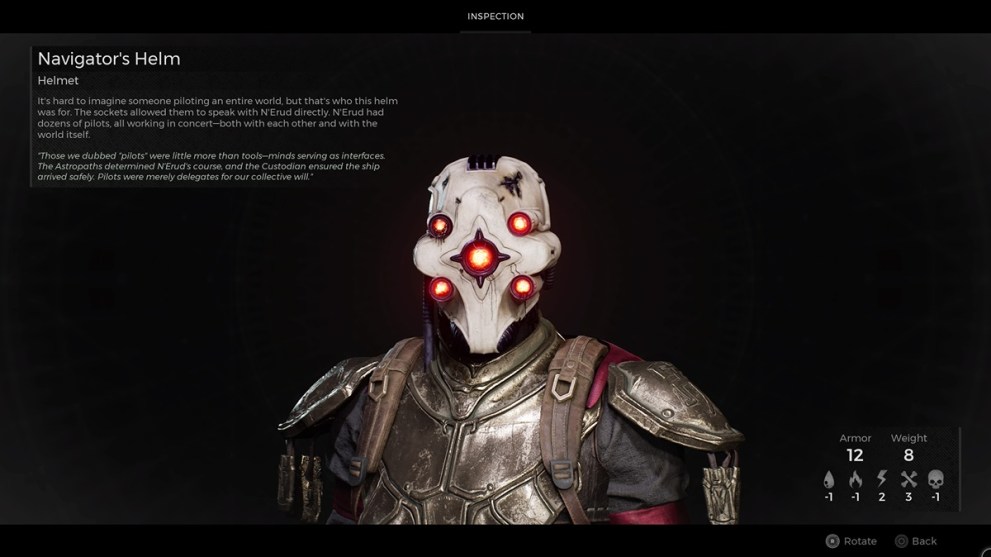Select the Inspection tab
Viewport: 991px width, 557px height.
click(x=495, y=17)
